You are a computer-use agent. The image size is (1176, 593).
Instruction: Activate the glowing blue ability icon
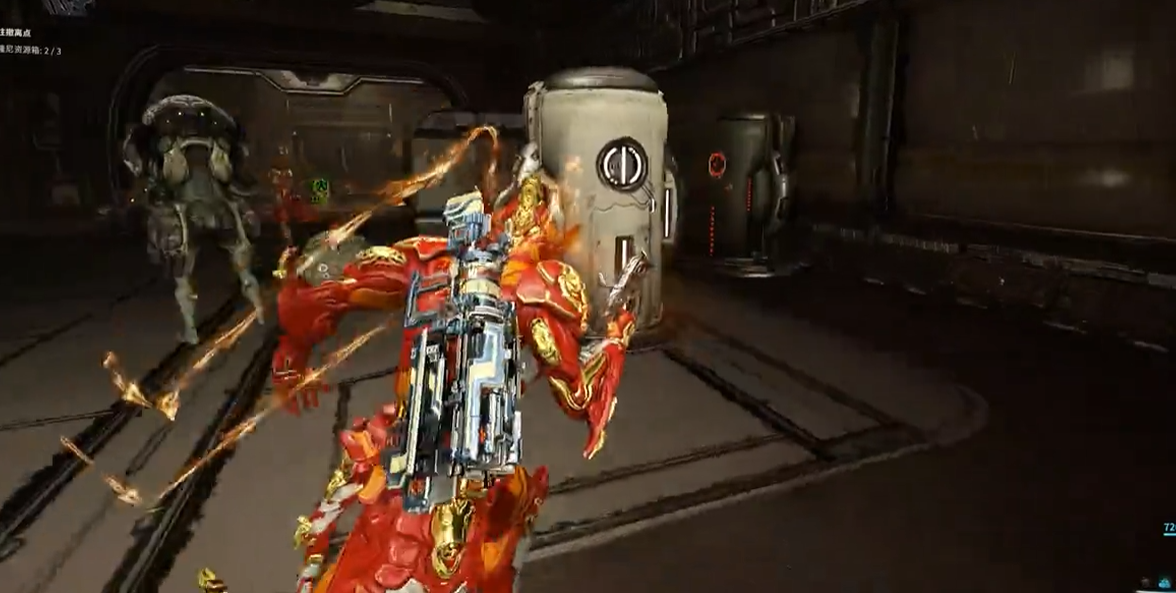(1166, 581)
